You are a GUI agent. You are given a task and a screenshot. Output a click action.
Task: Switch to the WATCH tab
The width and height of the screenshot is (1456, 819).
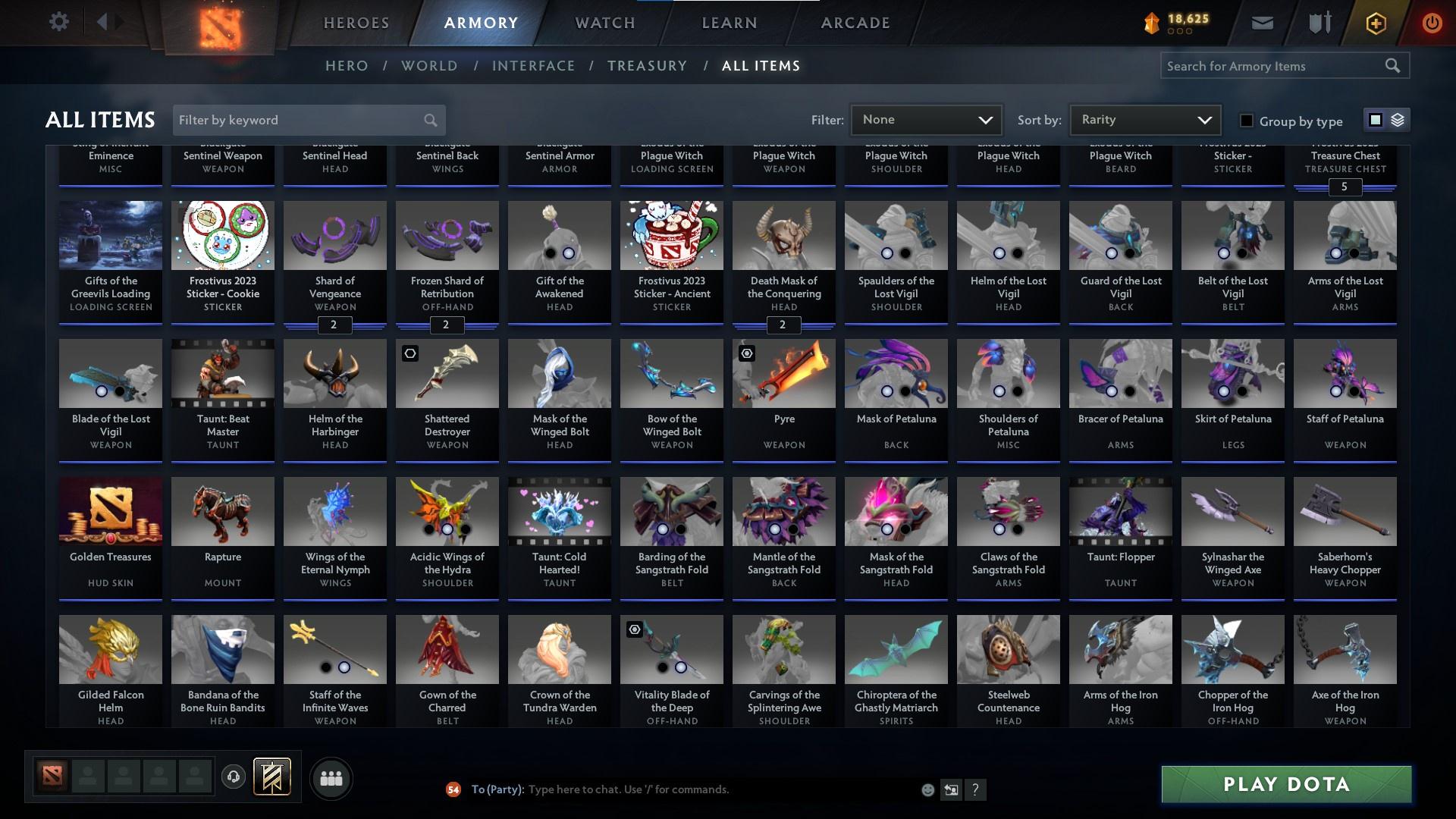[x=603, y=22]
